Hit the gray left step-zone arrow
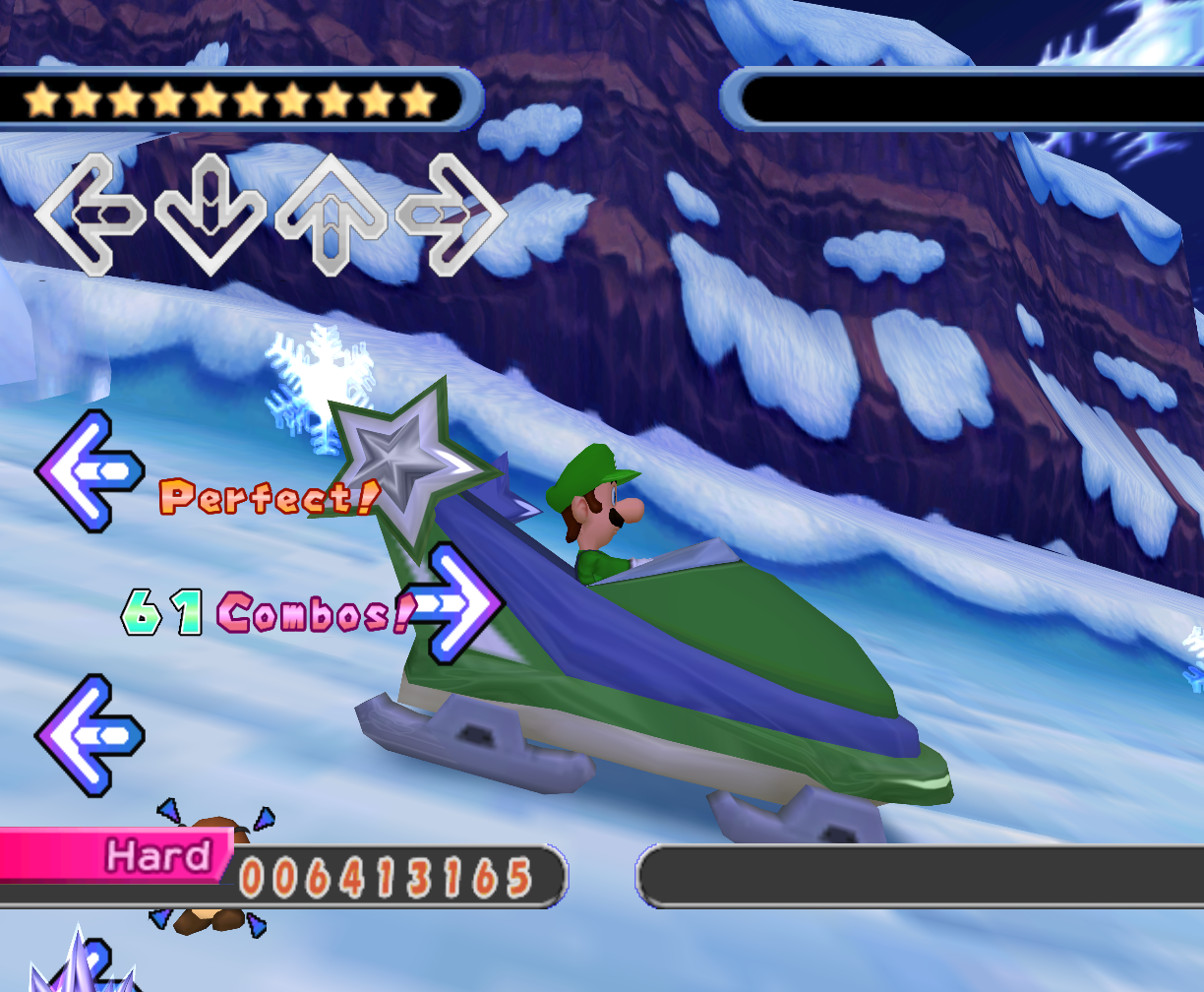 click(90, 215)
